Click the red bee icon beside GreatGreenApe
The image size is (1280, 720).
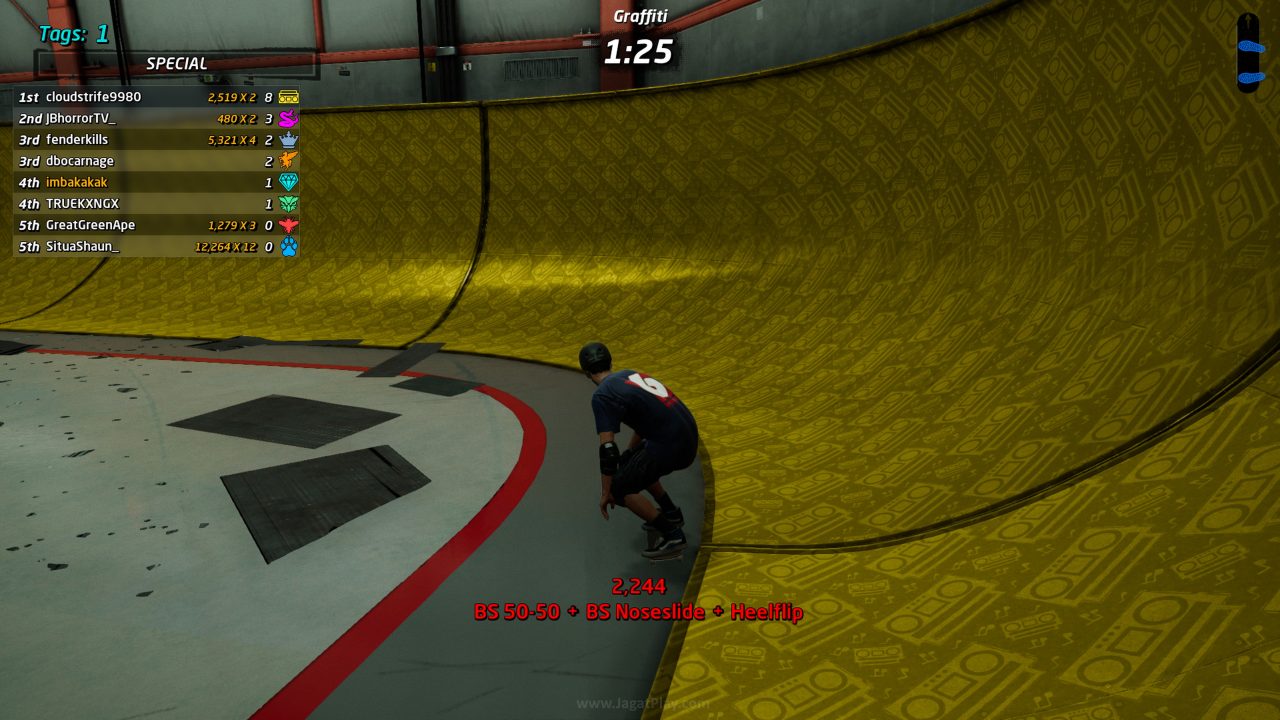point(288,225)
